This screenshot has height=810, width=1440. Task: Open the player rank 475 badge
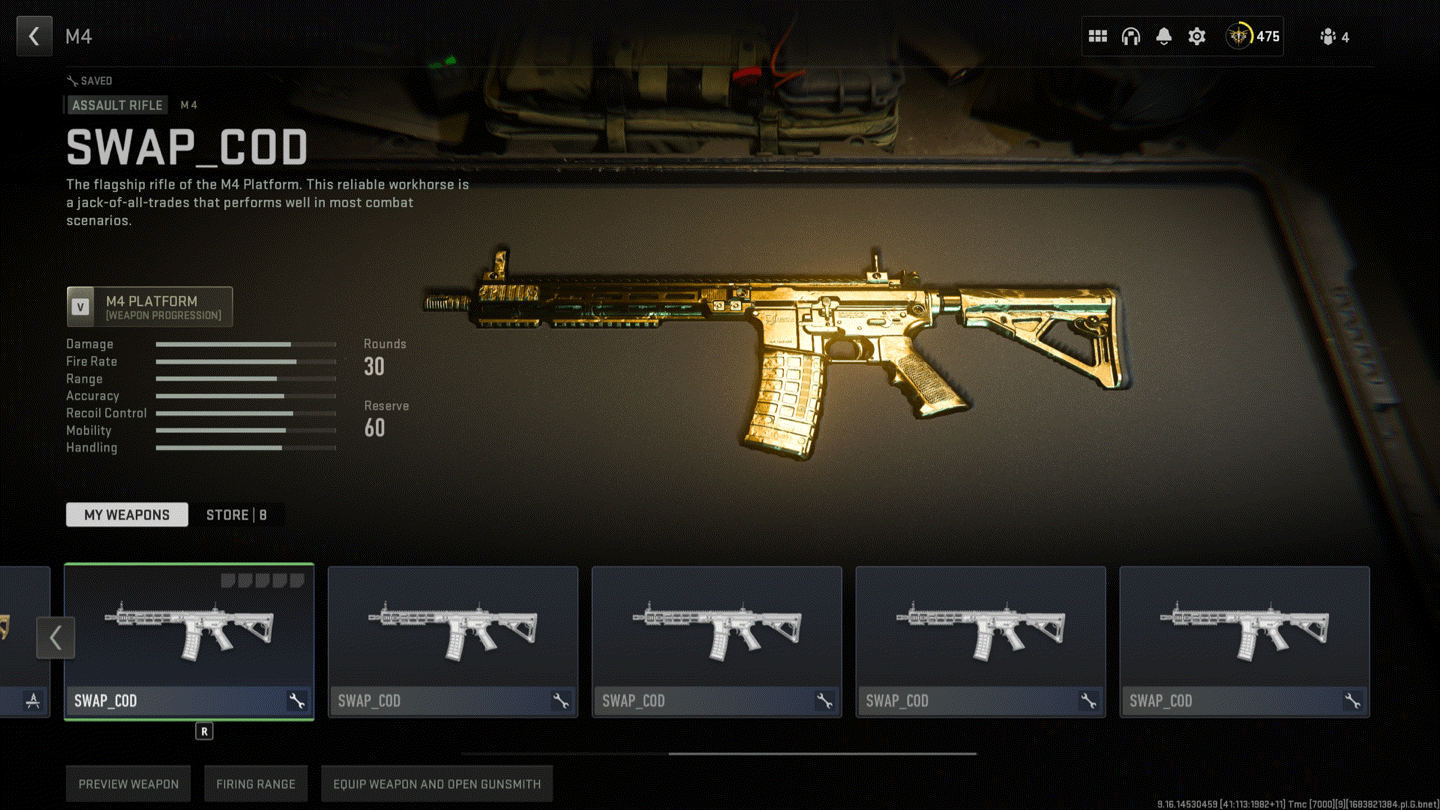coord(1253,37)
